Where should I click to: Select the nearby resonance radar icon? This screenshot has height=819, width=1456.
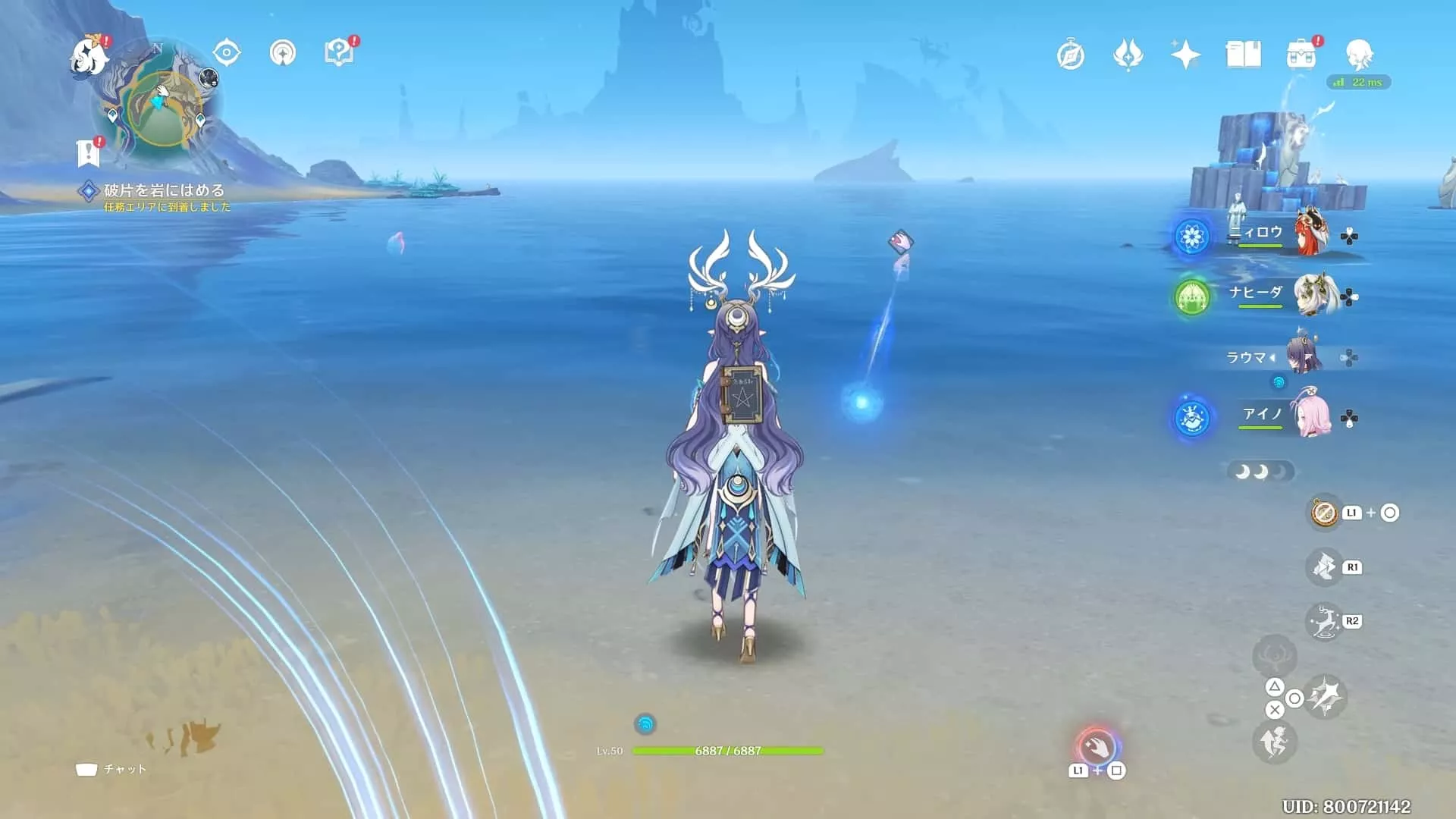(282, 53)
